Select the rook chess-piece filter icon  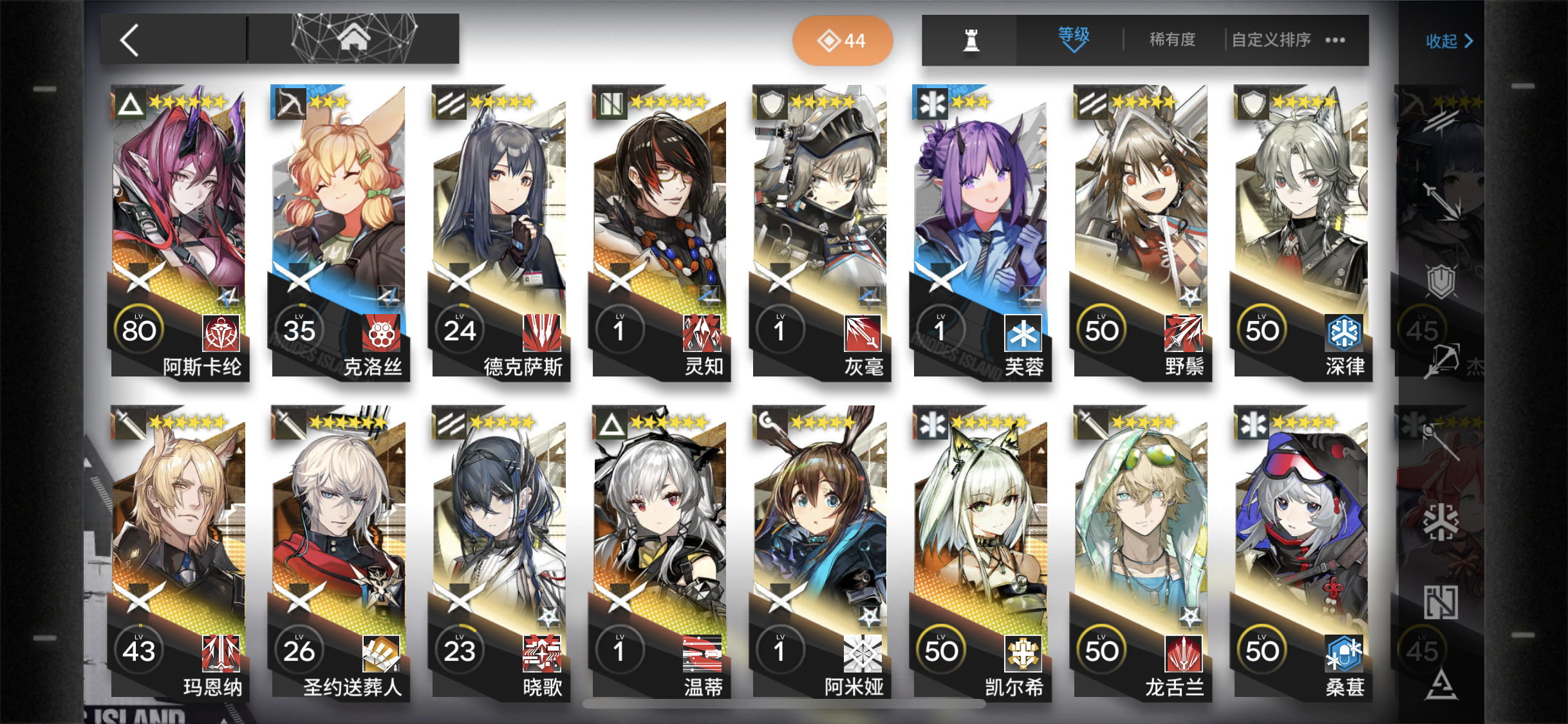click(972, 40)
